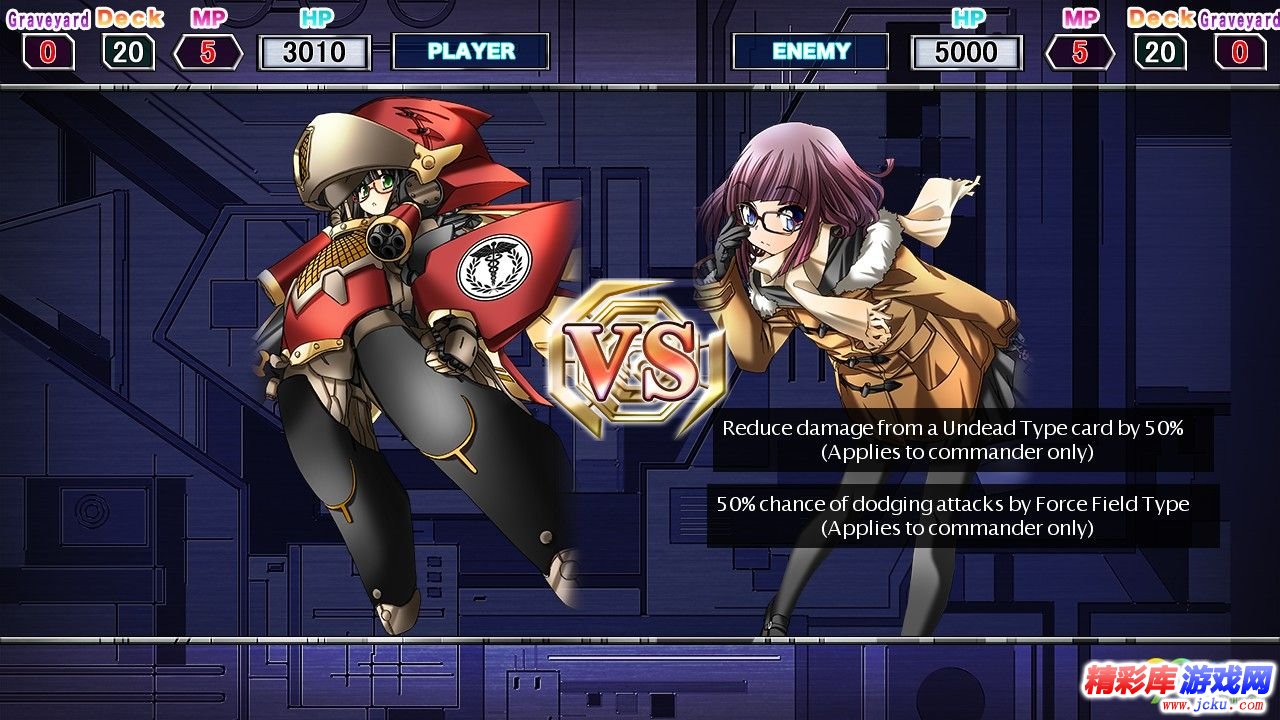1280x720 pixels.
Task: Click the PLAYER name plate
Action: 471,51
